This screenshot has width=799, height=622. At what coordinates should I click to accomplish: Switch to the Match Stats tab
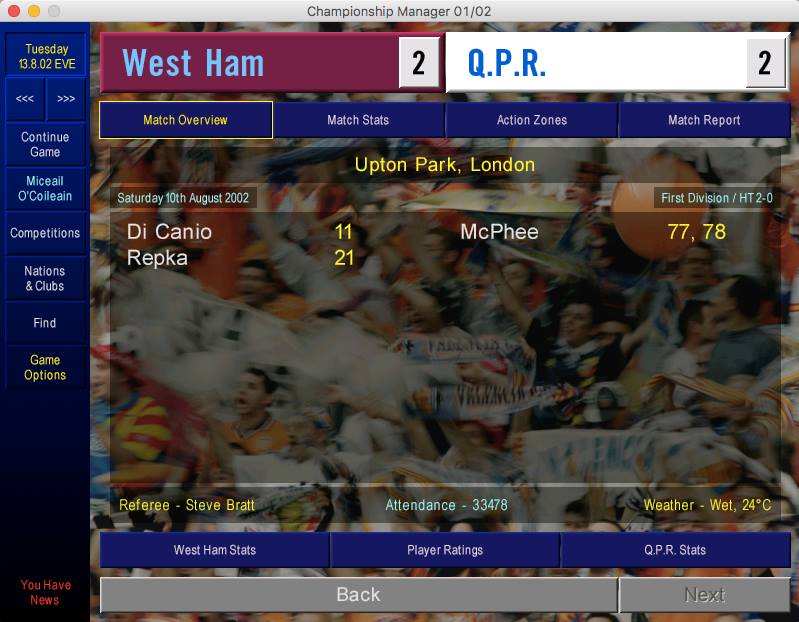tap(358, 120)
